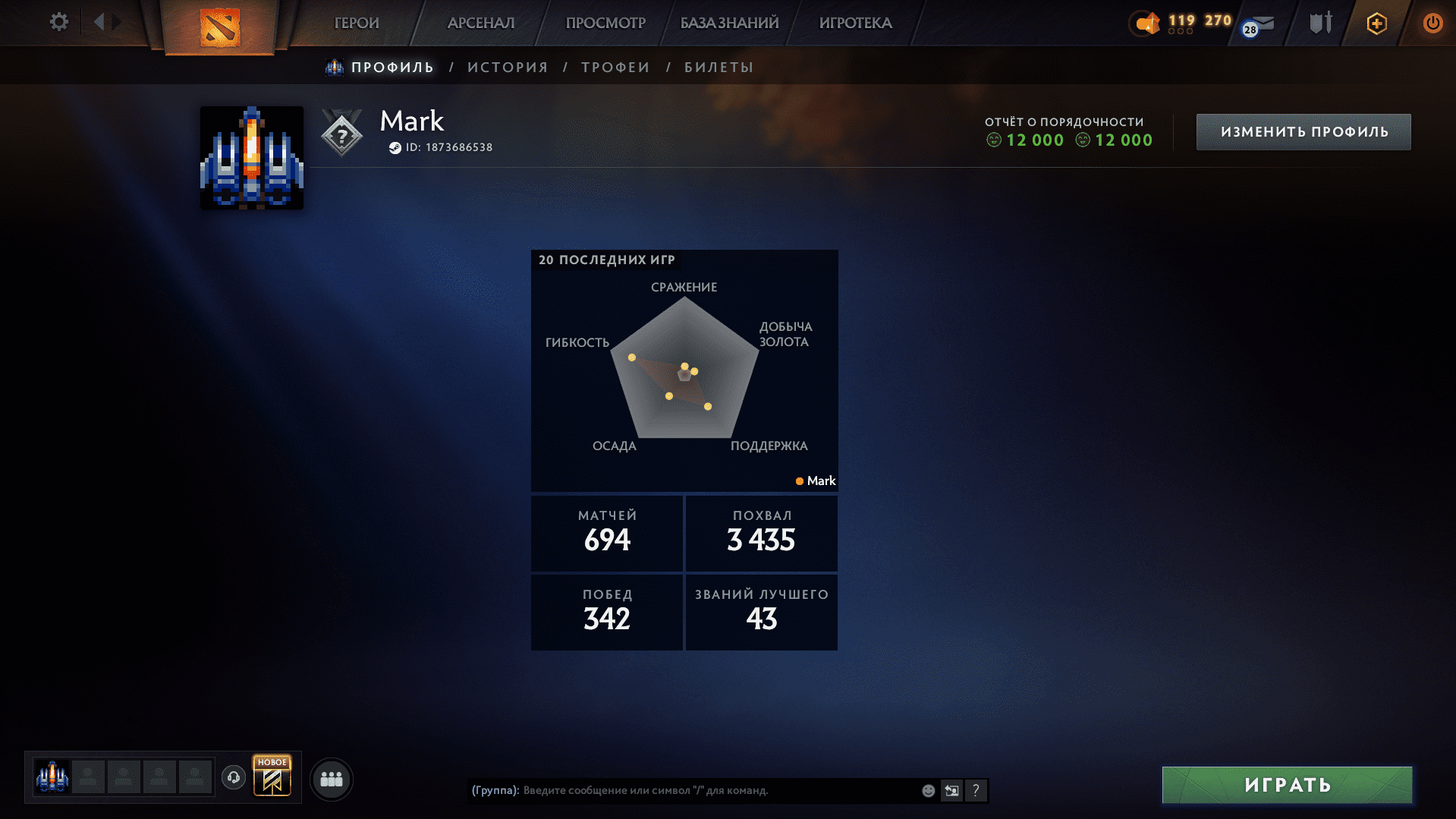Image resolution: width=1456 pixels, height=819 pixels.
Task: Toggle the chat help question mark
Action: pos(976,790)
